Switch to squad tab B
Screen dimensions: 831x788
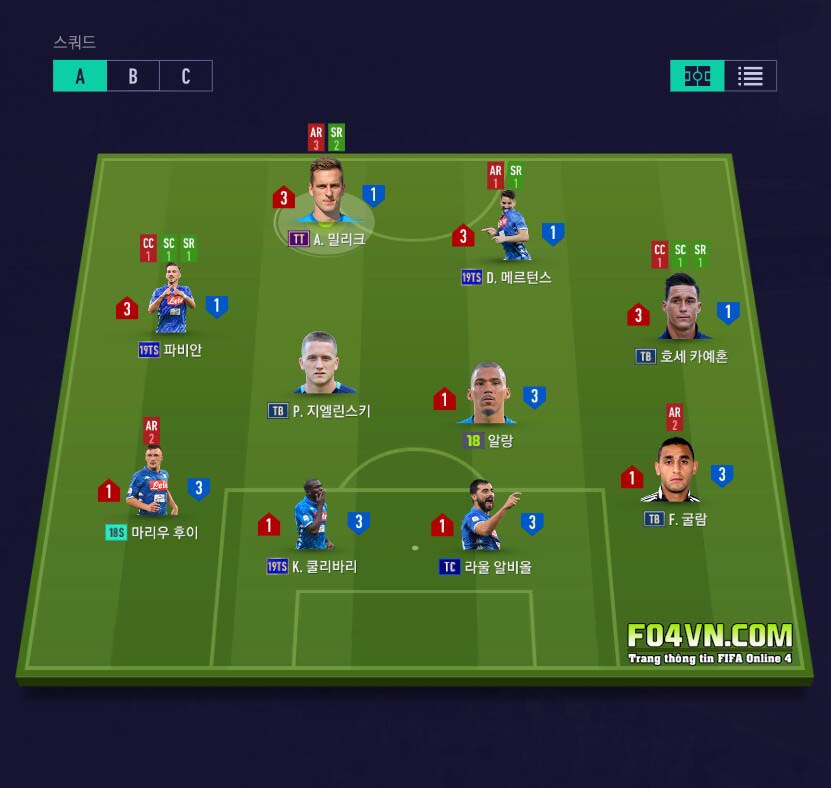(x=133, y=76)
